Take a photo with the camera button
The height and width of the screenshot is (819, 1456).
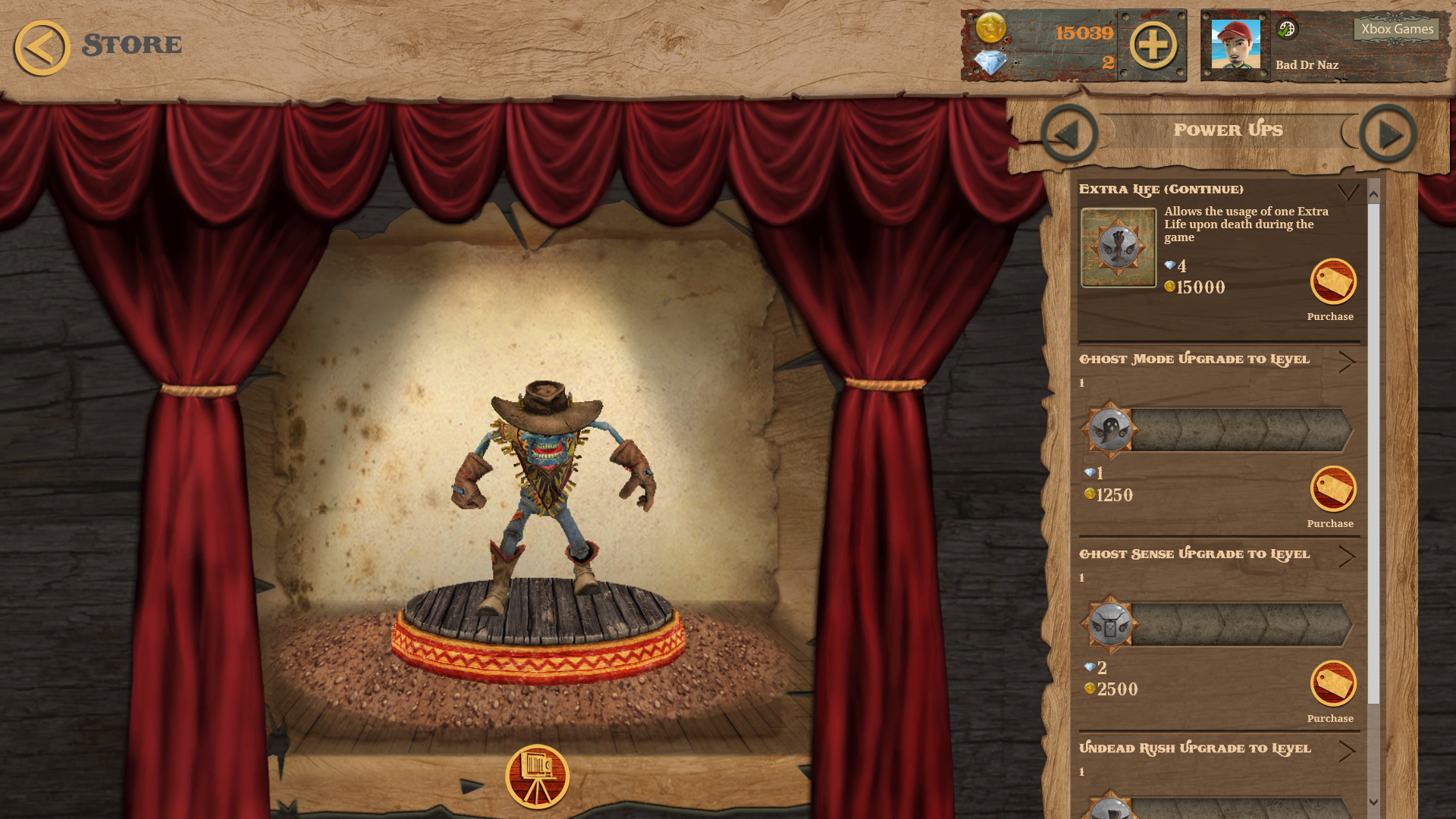[537, 777]
